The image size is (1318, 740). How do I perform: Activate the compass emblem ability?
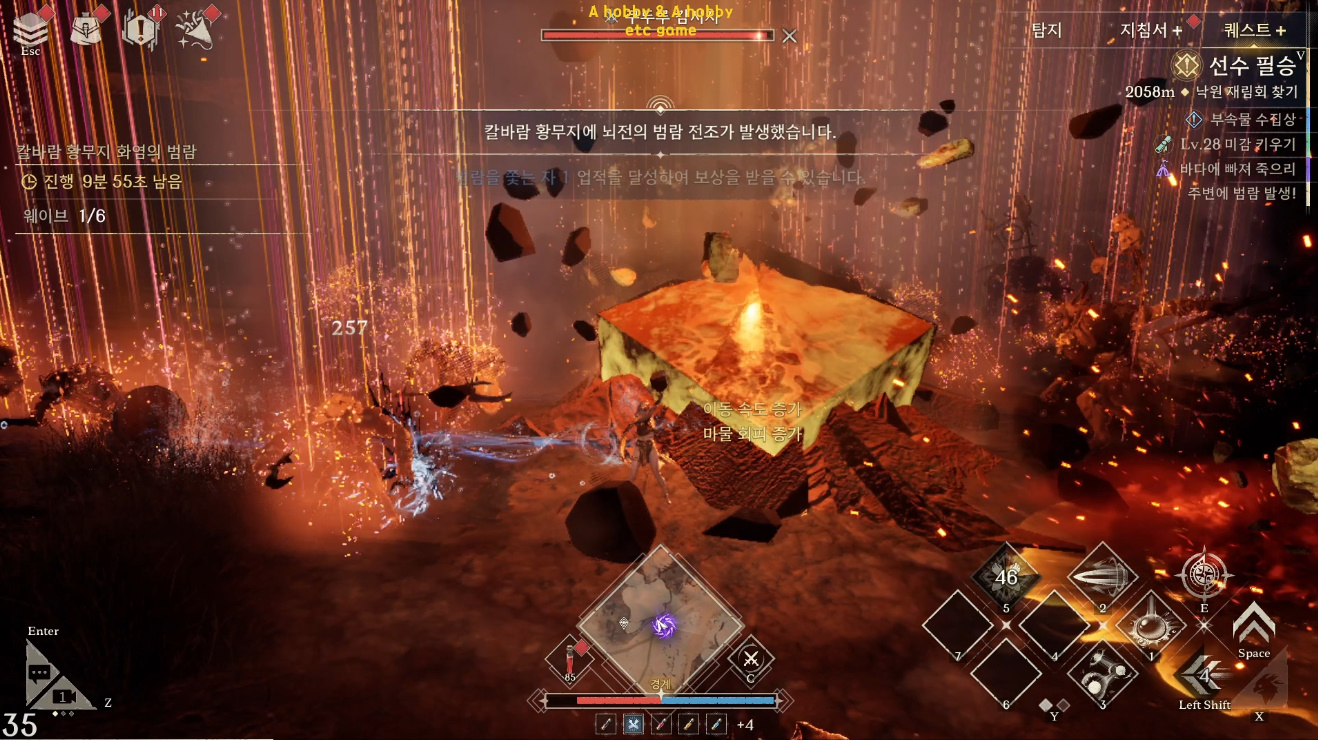[x=1204, y=575]
